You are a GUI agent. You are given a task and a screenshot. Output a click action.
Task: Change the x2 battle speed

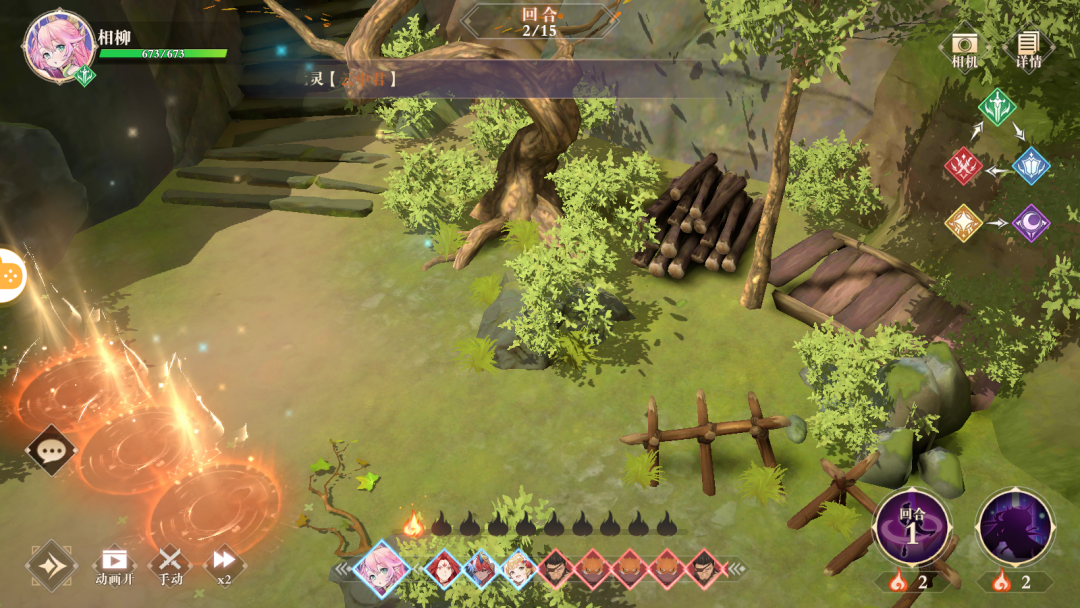coord(224,564)
